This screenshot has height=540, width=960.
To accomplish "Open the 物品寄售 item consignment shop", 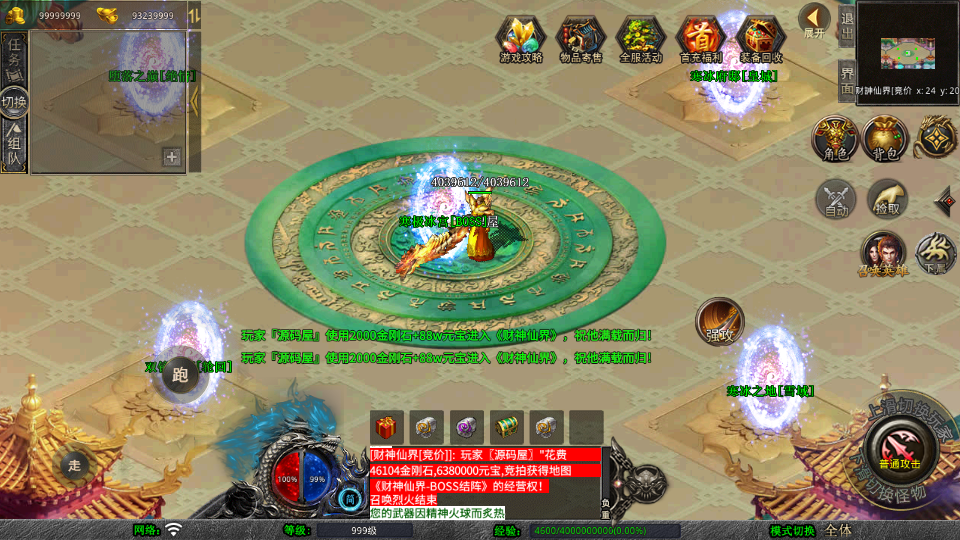I will click(x=580, y=38).
